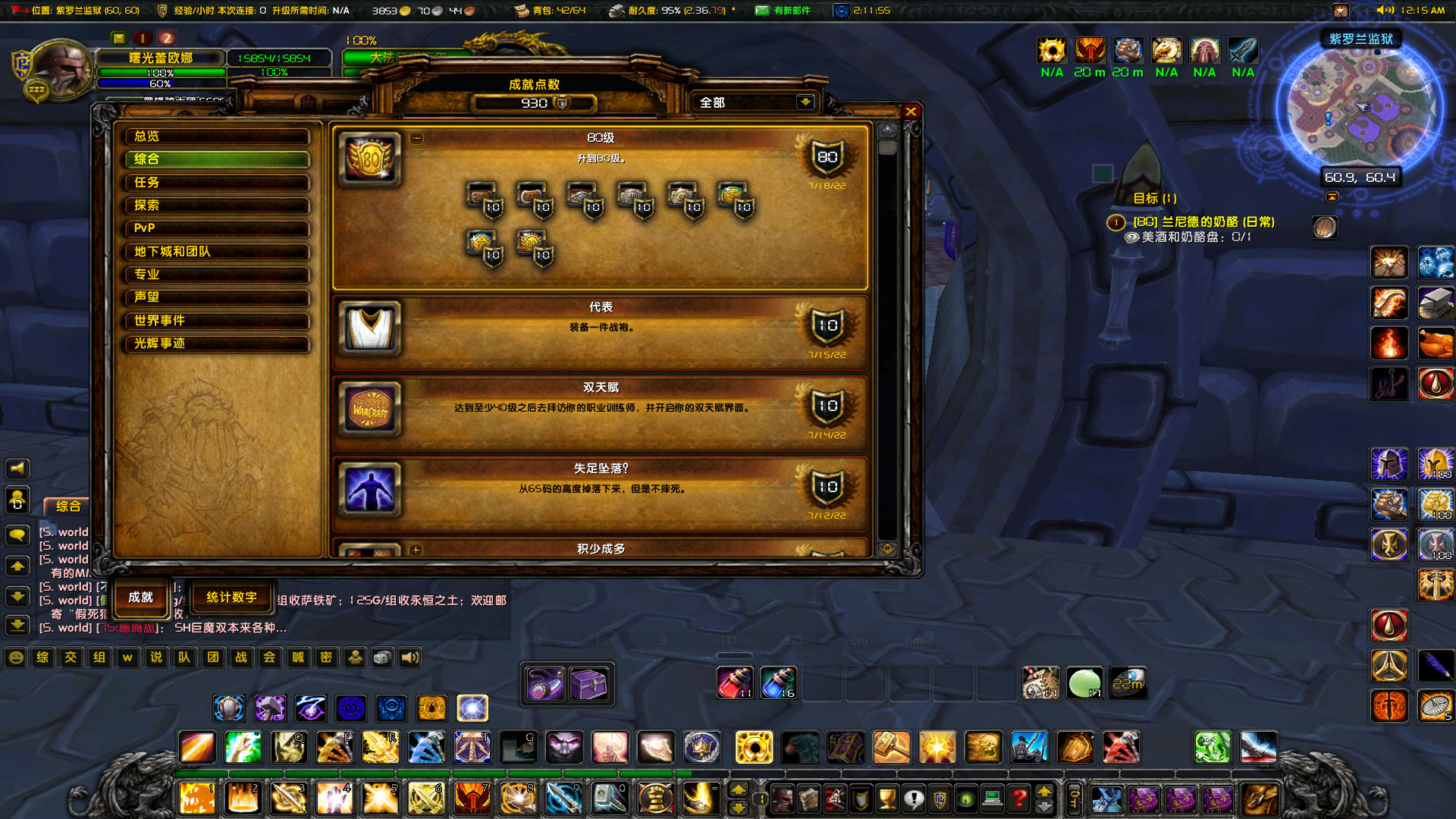Click the 地下城和团队 category button
Viewport: 1456px width, 819px height.
pyautogui.click(x=216, y=252)
